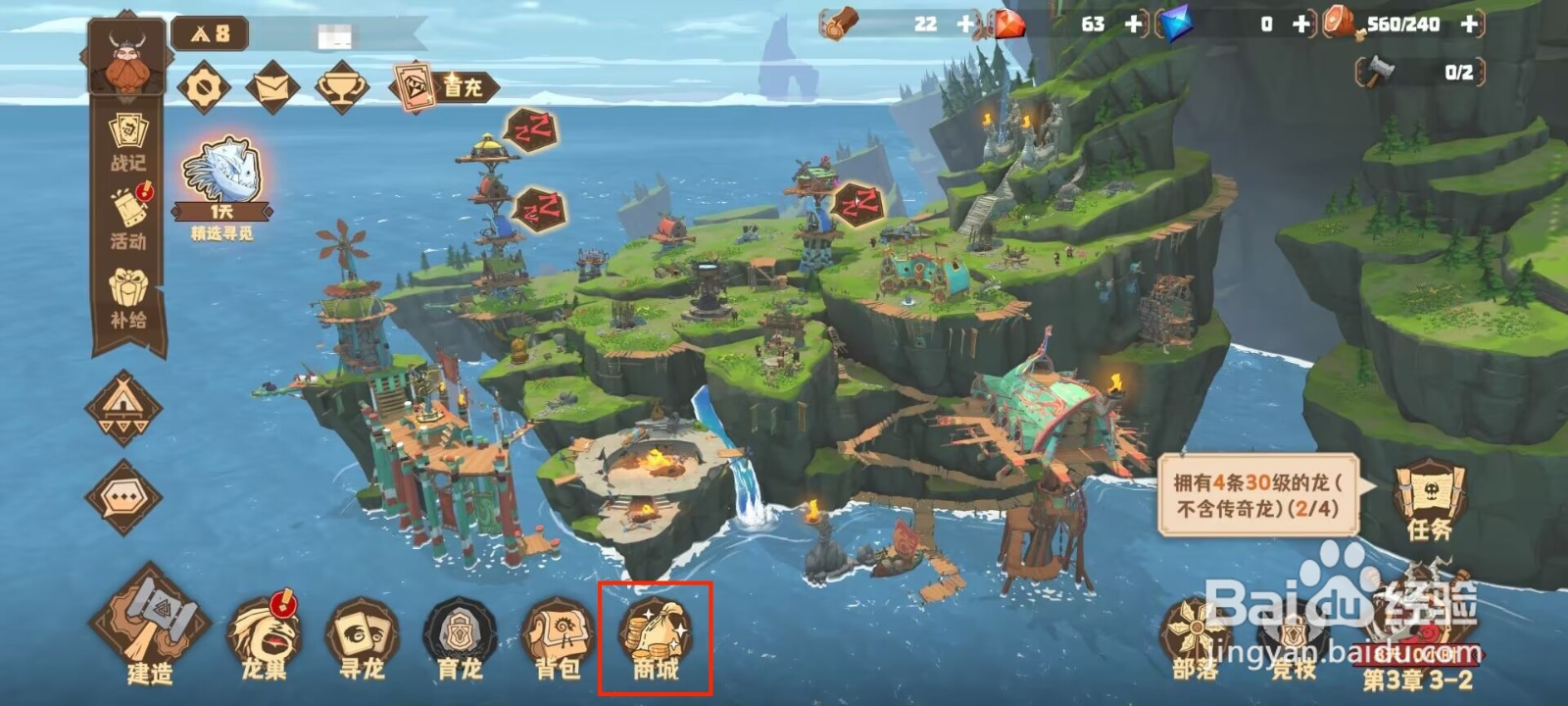Click the Viking player avatar
Viewport: 1568px width, 706px height.
click(128, 57)
